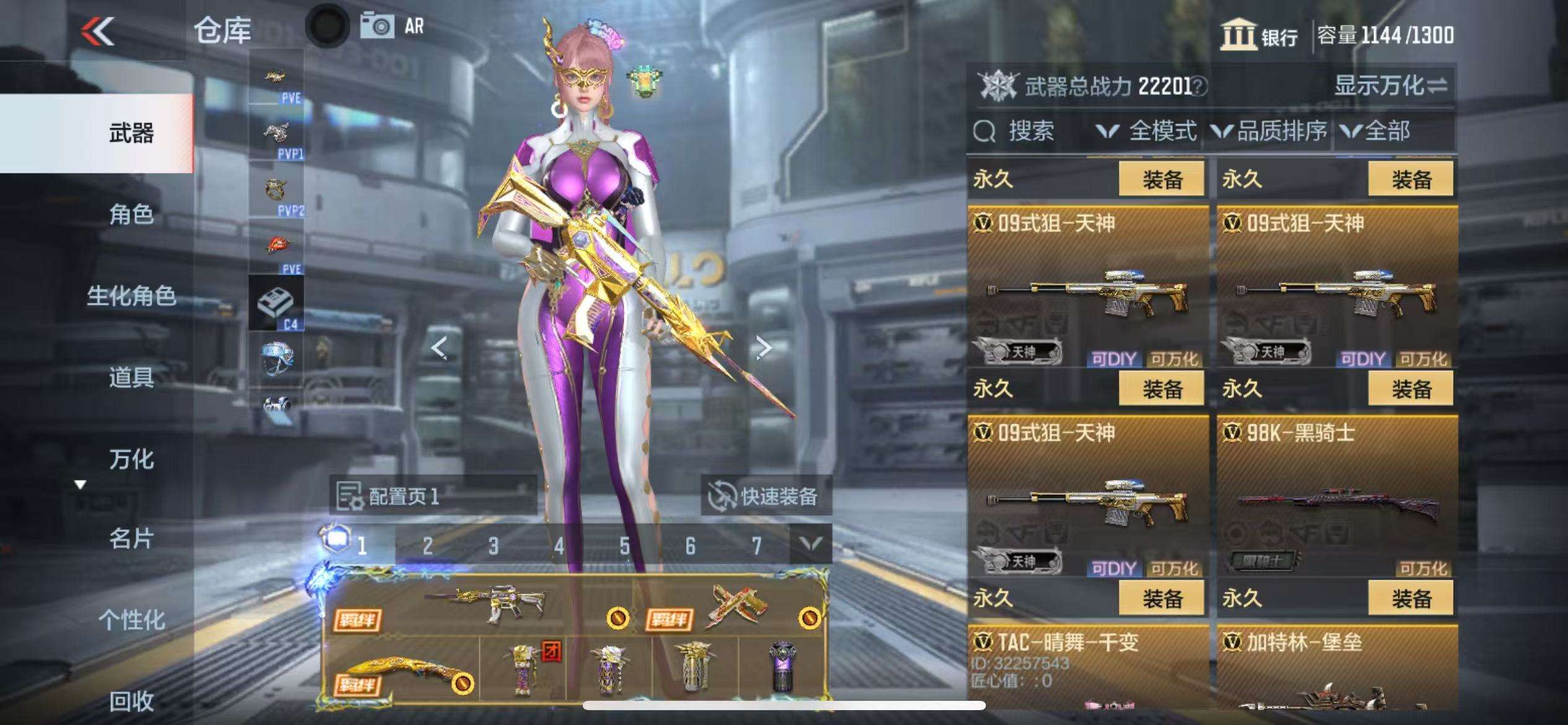The height and width of the screenshot is (725, 1568).
Task: Toggle 显示万化 display
Action: (1390, 86)
